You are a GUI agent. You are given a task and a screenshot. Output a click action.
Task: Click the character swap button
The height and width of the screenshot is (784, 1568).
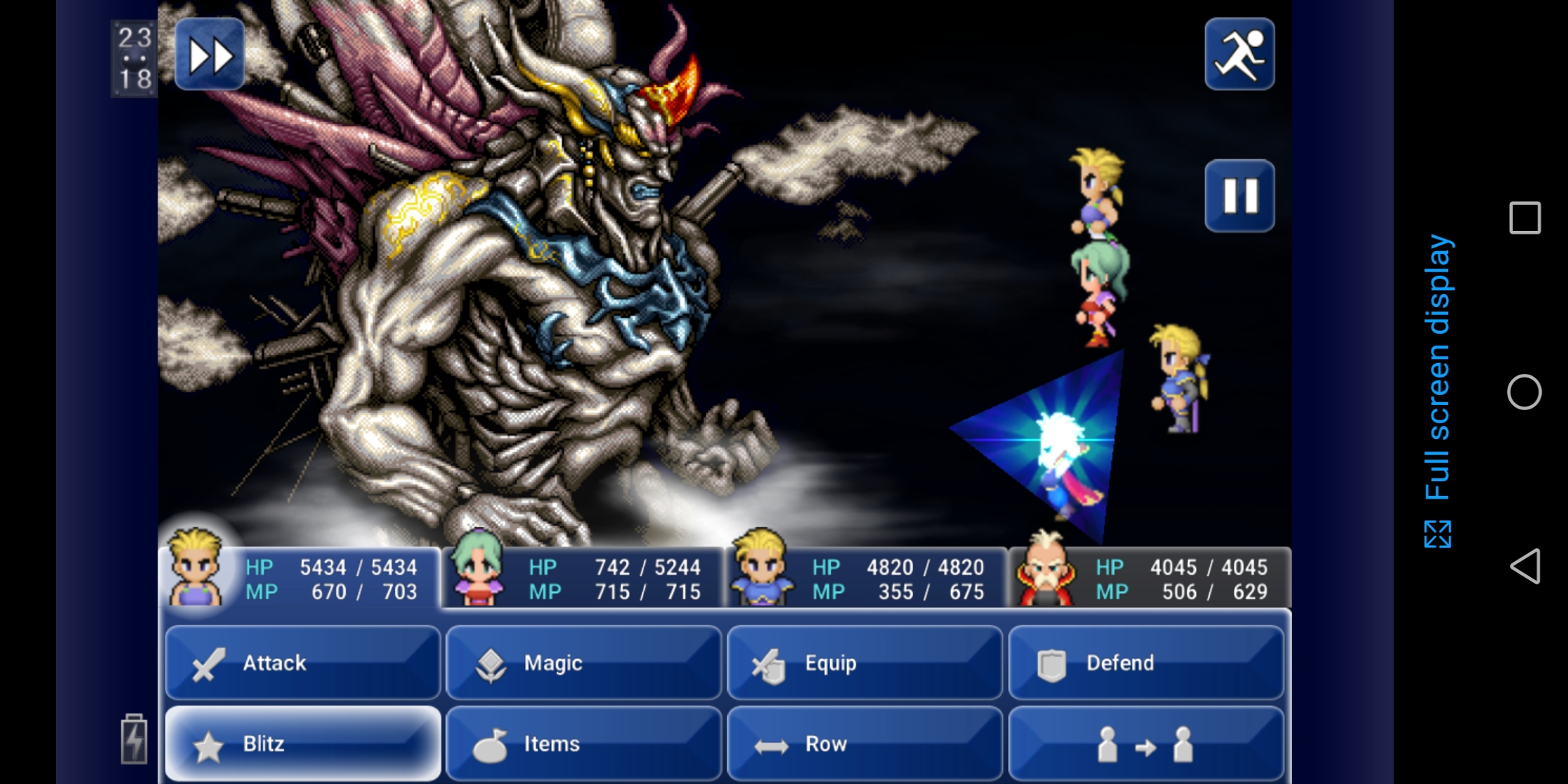(x=1145, y=743)
